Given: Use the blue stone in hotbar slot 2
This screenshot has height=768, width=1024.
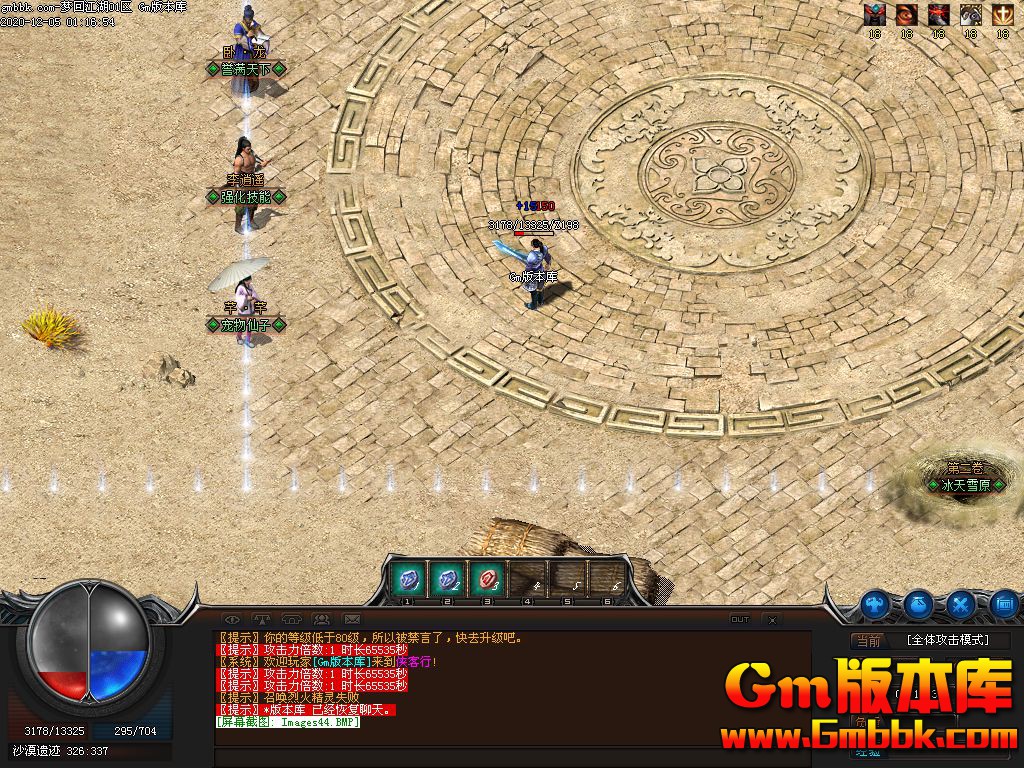Looking at the screenshot, I should coord(448,579).
